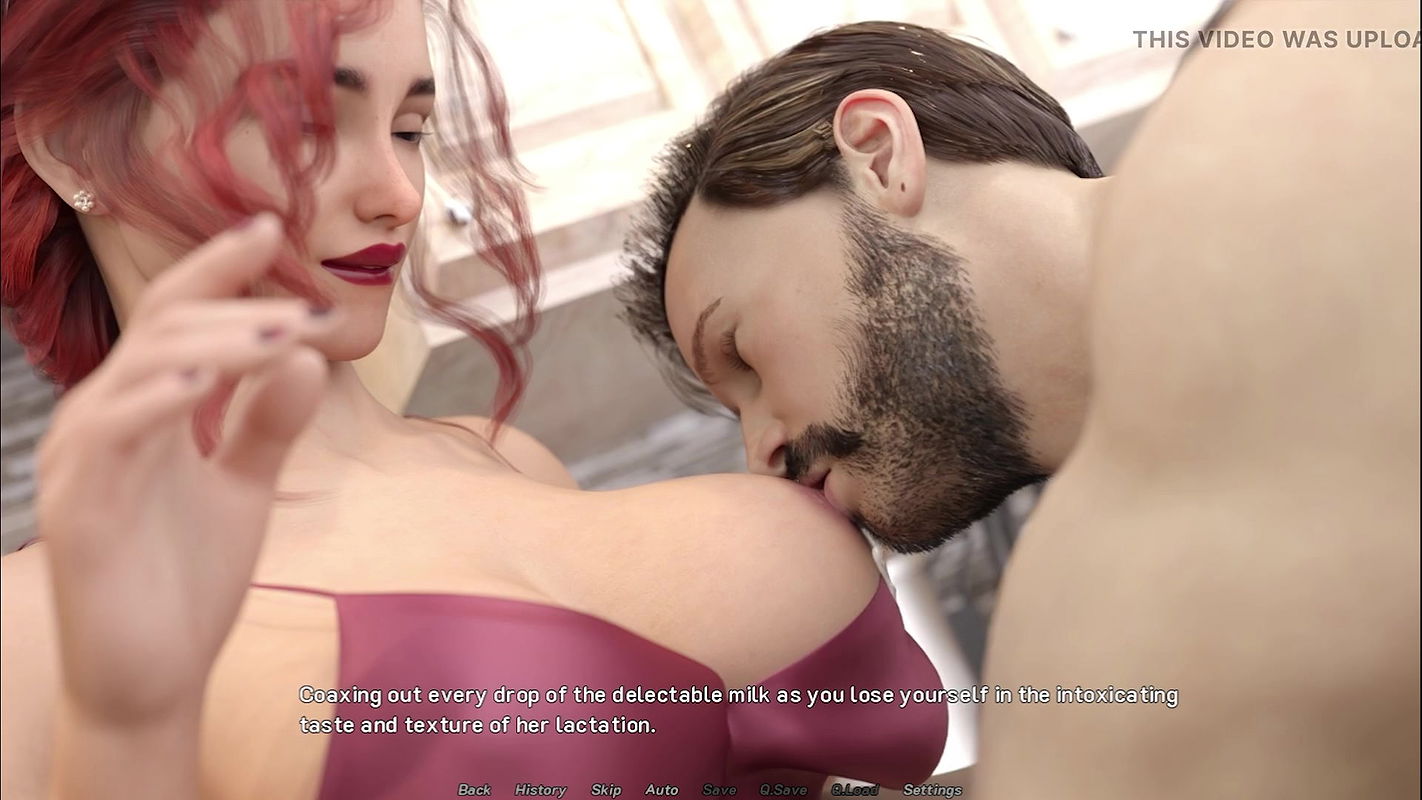The image size is (1422, 800).
Task: Click Q.Load to quick load
Action: point(854,790)
